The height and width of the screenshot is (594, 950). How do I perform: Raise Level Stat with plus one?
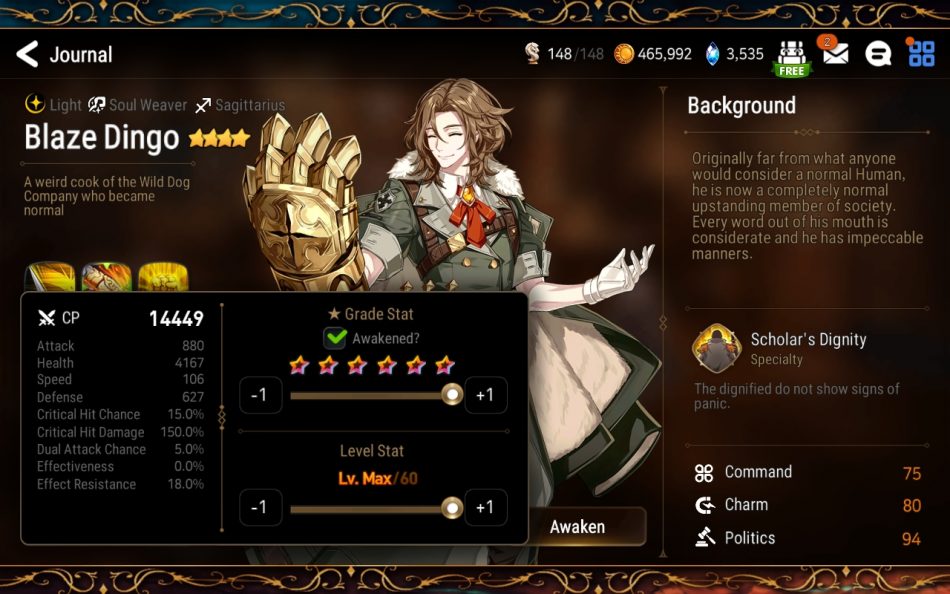[x=485, y=508]
